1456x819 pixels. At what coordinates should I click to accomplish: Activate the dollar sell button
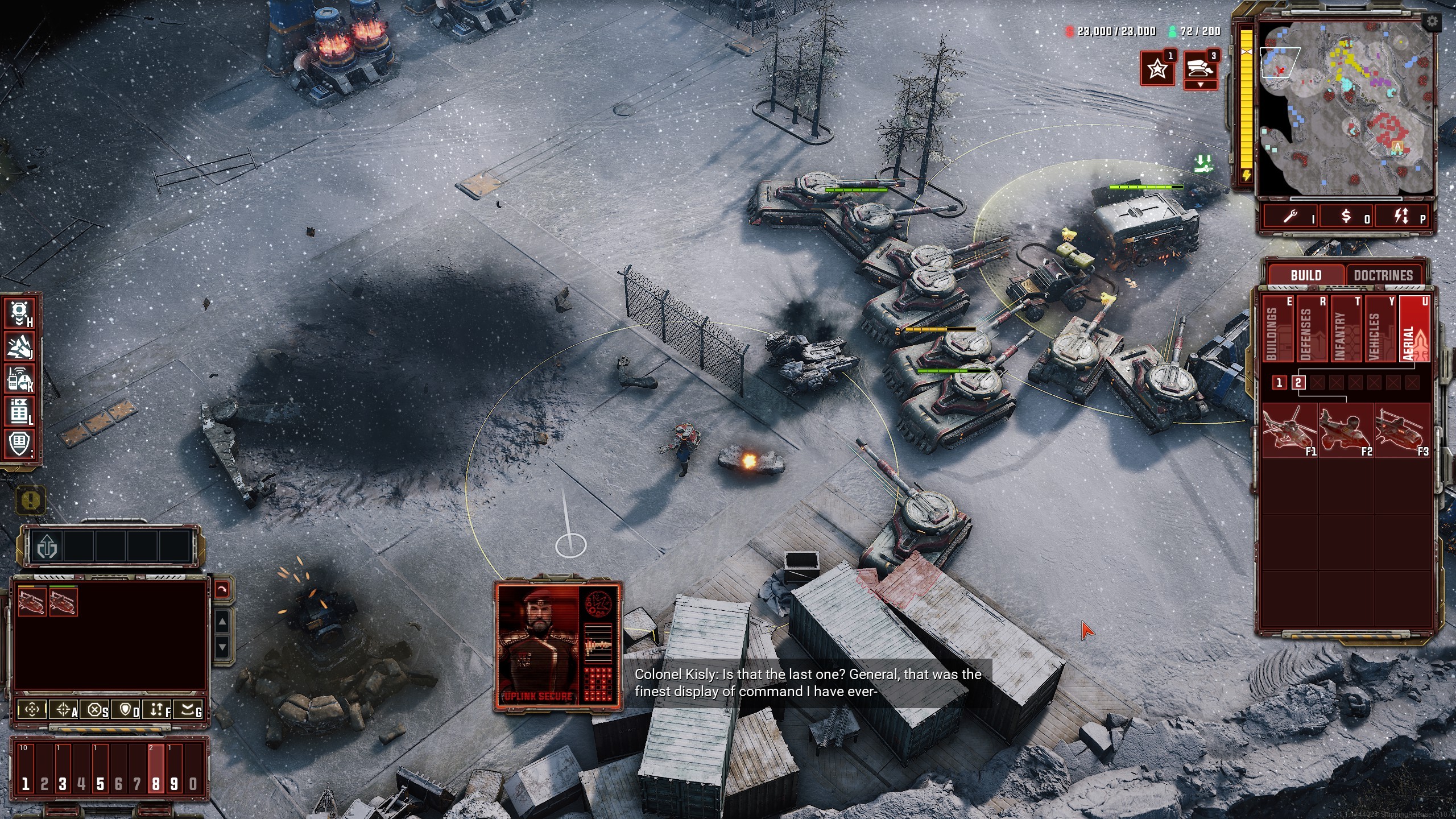1346,216
